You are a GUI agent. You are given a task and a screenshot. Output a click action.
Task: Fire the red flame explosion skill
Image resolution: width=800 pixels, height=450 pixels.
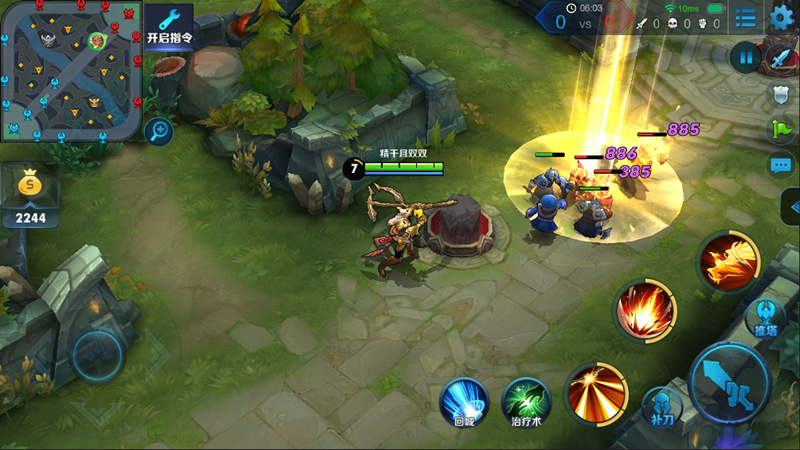tap(645, 309)
